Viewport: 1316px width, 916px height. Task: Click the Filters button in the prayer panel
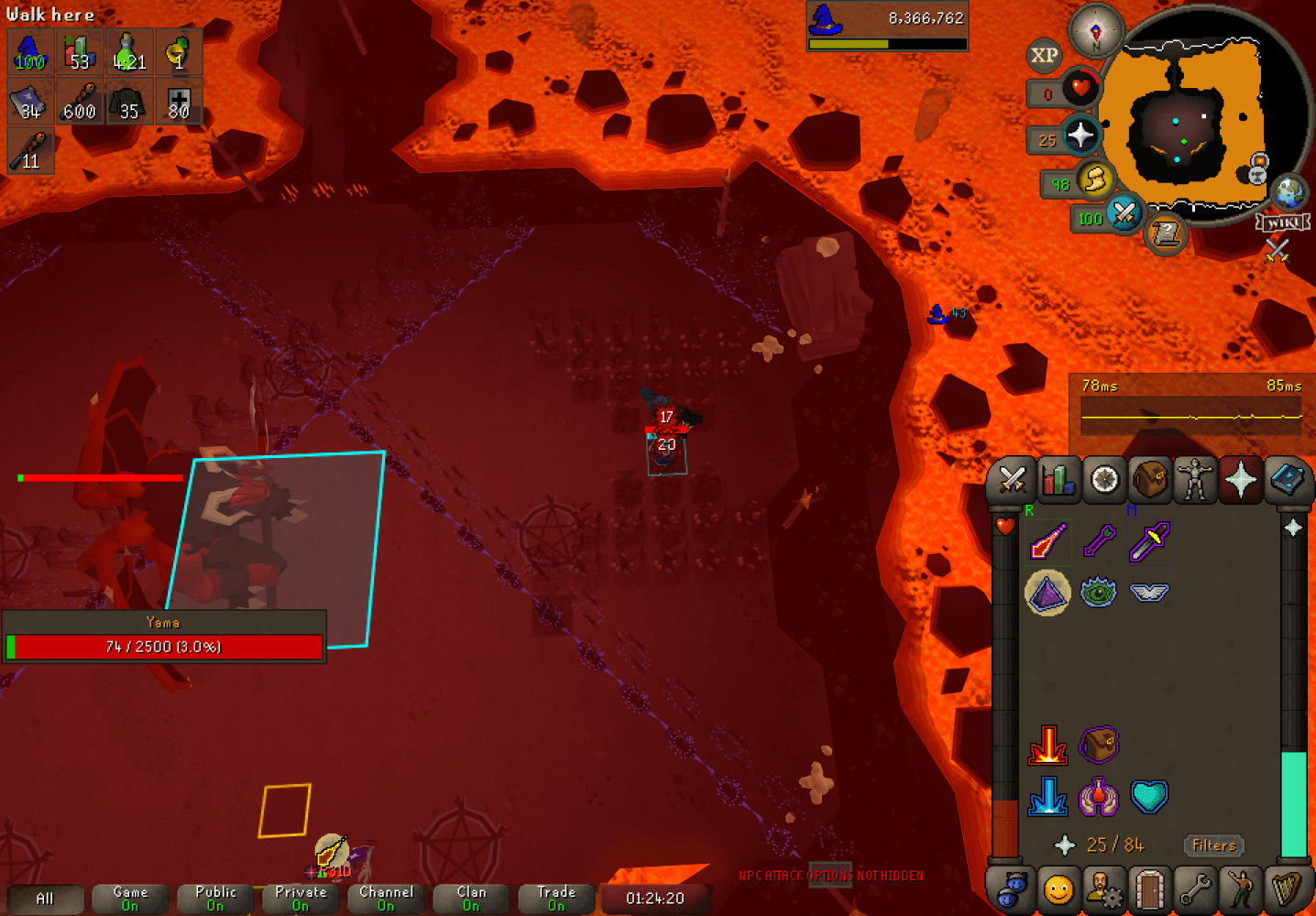[1214, 845]
